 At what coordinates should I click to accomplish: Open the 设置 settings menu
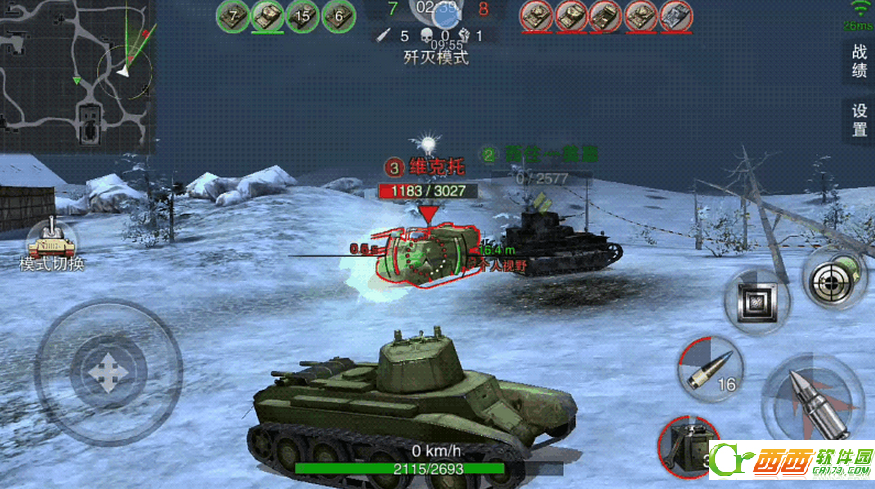point(859,120)
